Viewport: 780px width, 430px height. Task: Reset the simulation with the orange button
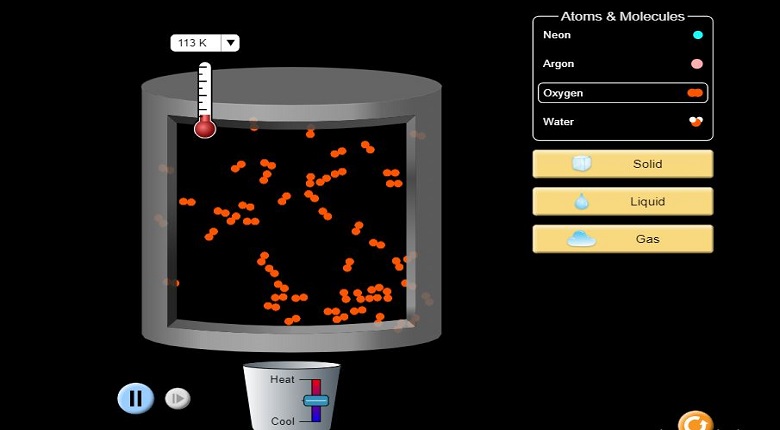(695, 422)
